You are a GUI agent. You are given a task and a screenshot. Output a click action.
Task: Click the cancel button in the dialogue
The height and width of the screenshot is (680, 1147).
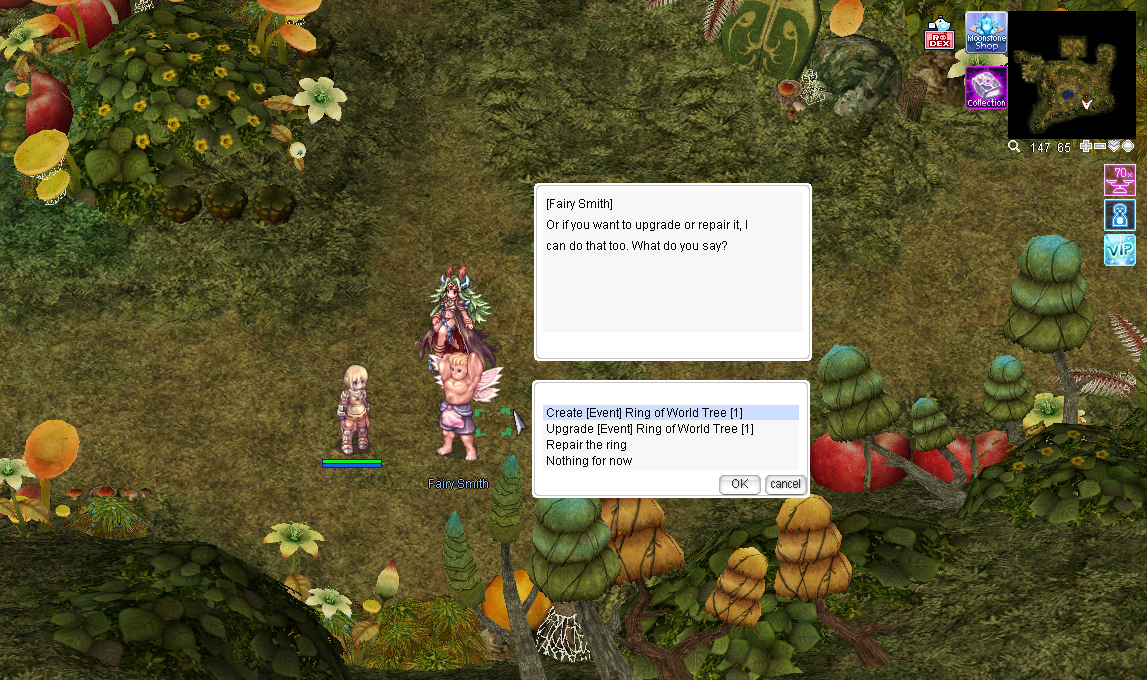785,484
